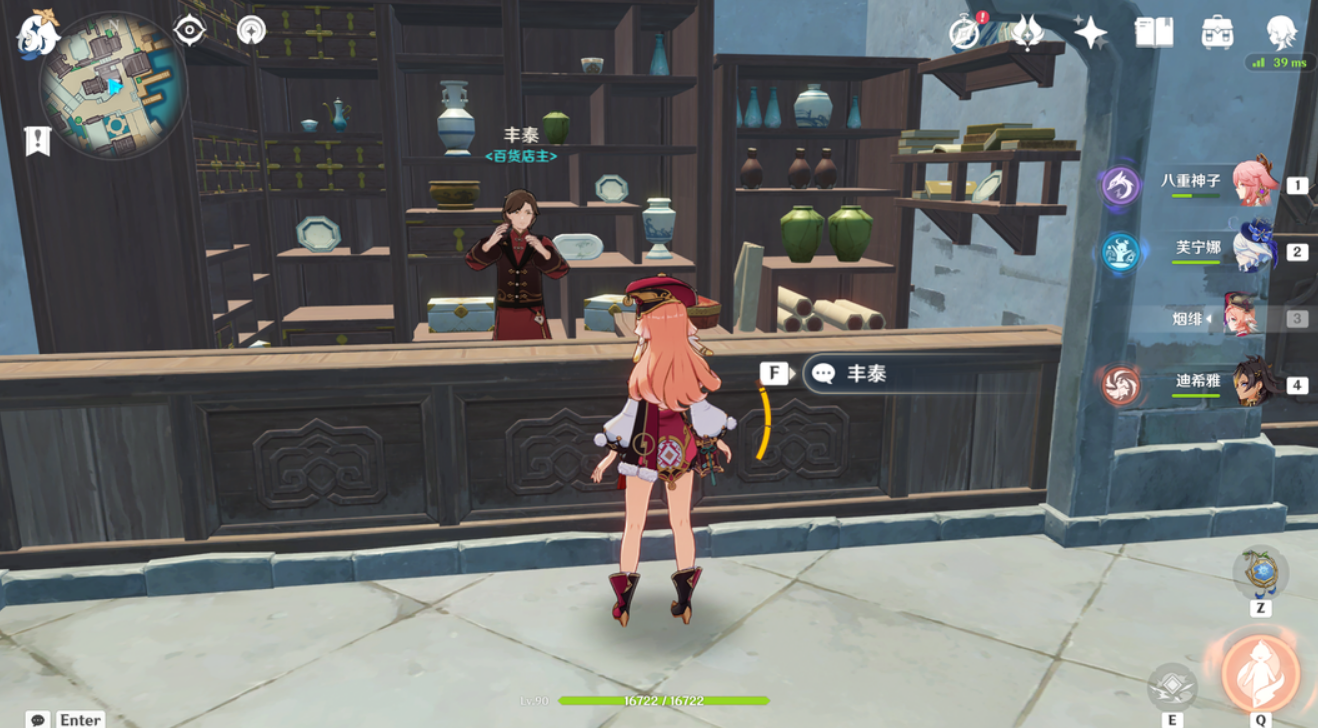Use the blue gadget item icon

[x=1260, y=573]
